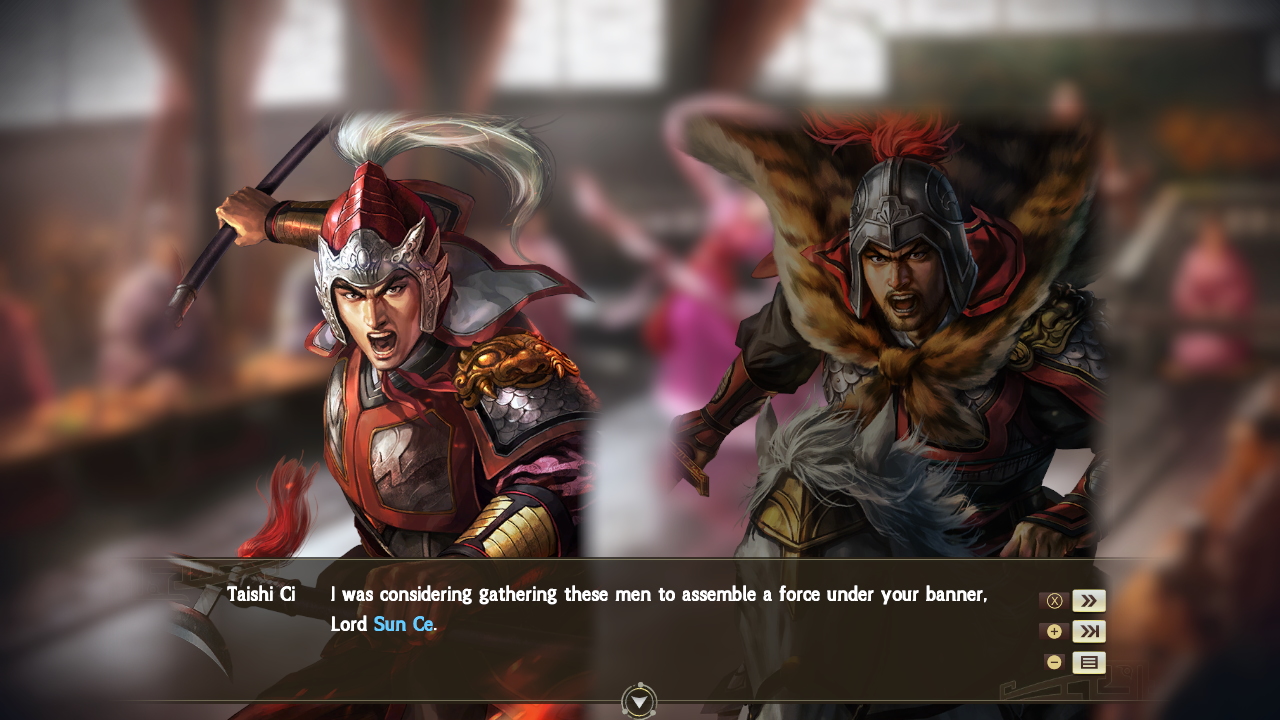1280x720 pixels.
Task: Toggle the conversation backlog open
Action: tap(1089, 662)
